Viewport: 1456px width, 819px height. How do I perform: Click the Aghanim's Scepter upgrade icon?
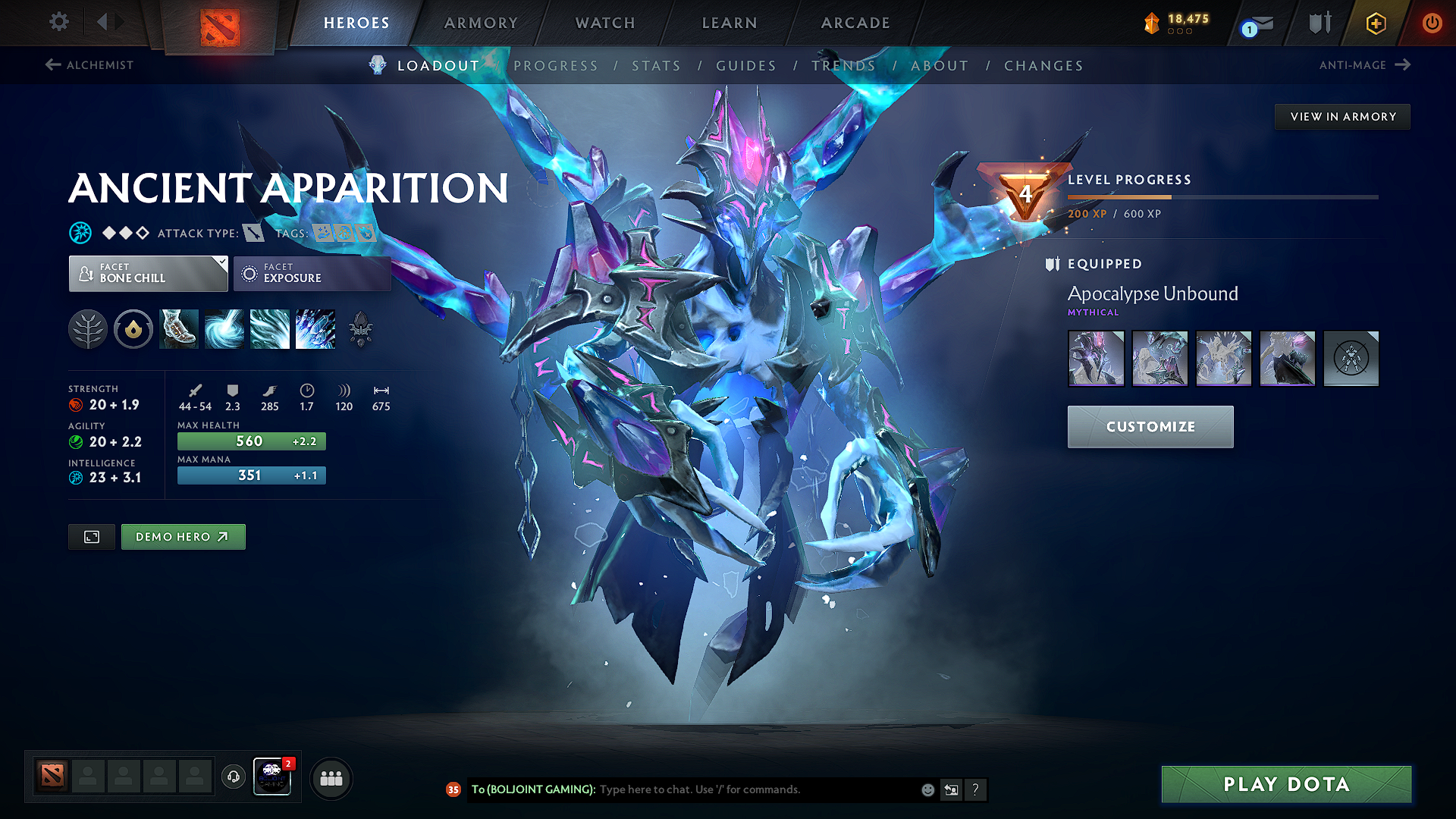(x=360, y=329)
